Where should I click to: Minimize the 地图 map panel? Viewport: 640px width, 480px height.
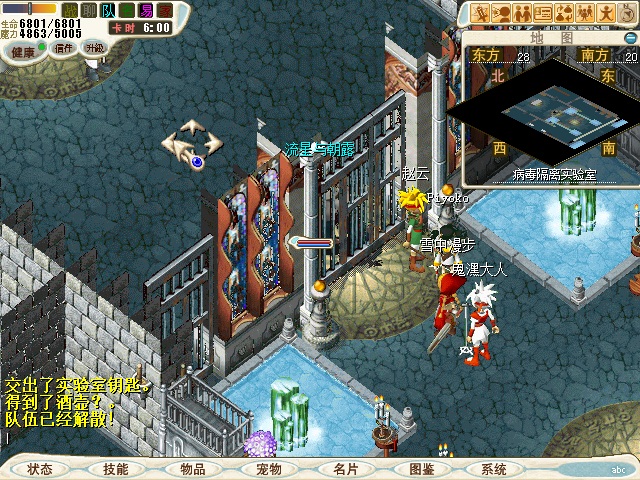click(x=629, y=37)
